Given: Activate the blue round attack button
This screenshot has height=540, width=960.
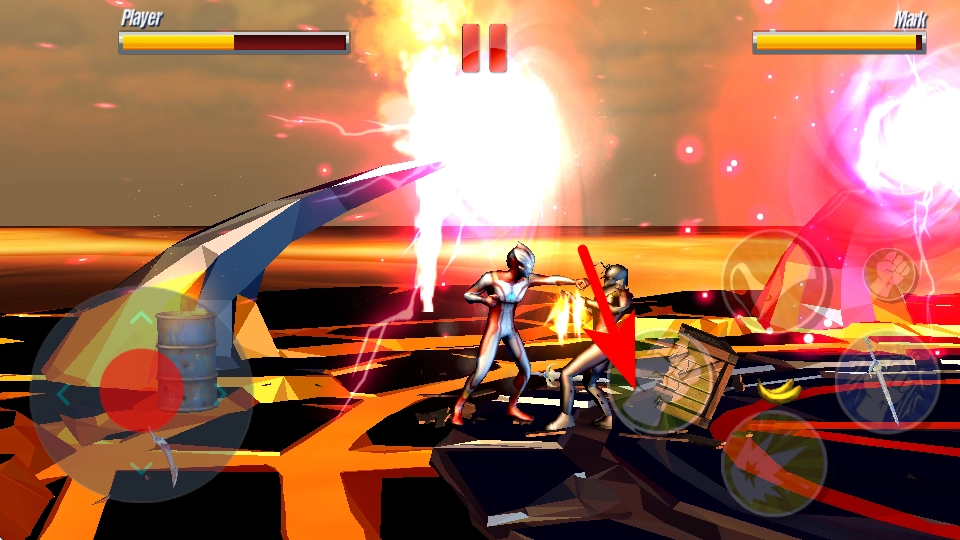Looking at the screenshot, I should (x=887, y=379).
